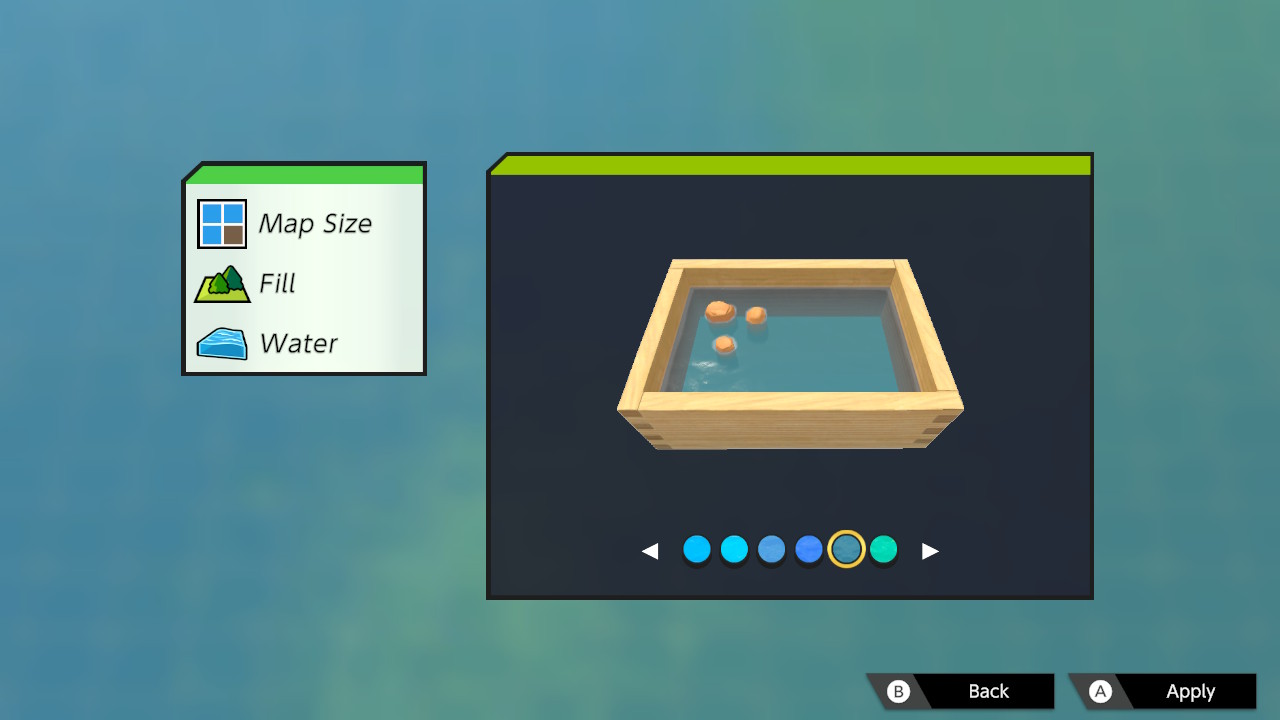Show more water colors with the right arrow
1280x720 pixels.
tap(928, 549)
